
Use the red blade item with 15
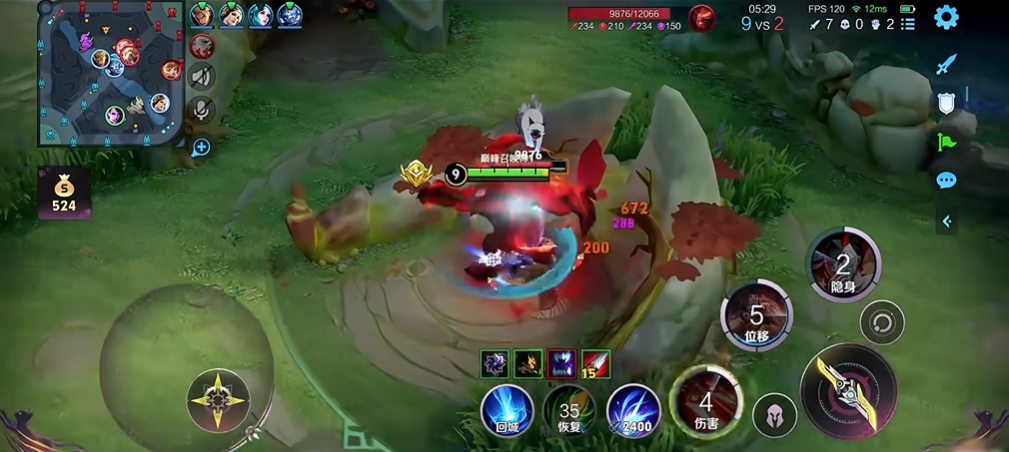pos(594,364)
